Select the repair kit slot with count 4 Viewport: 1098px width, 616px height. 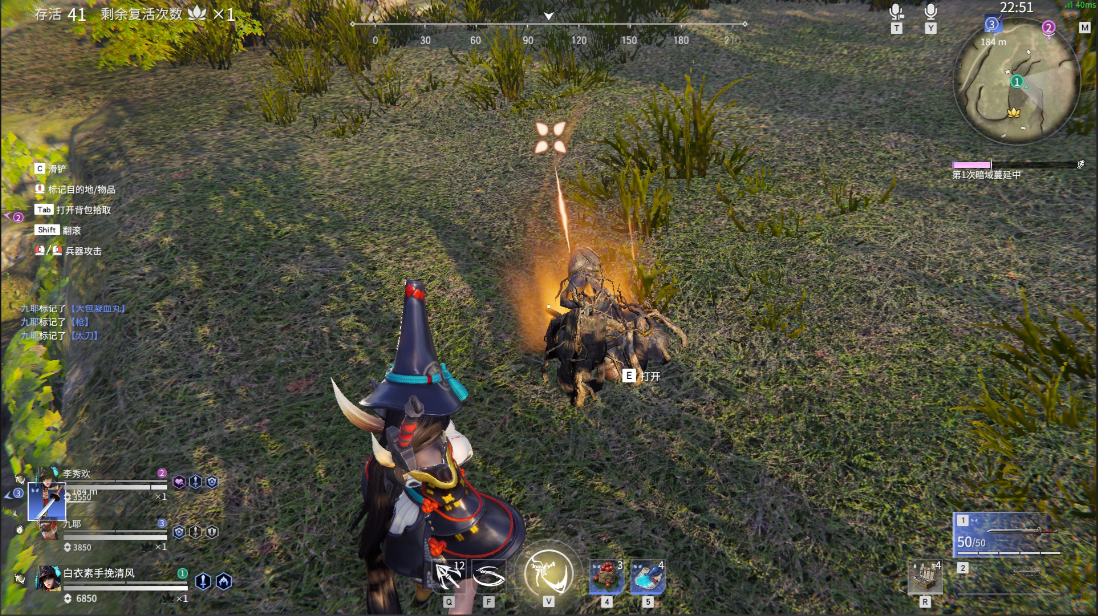[x=925, y=577]
